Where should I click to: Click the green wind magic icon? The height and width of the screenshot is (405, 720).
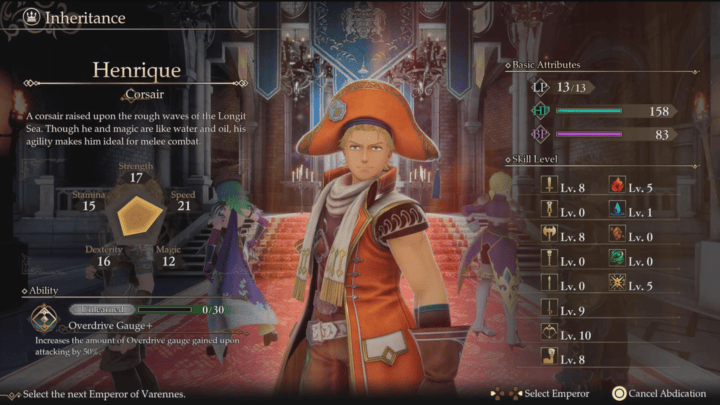(x=616, y=260)
